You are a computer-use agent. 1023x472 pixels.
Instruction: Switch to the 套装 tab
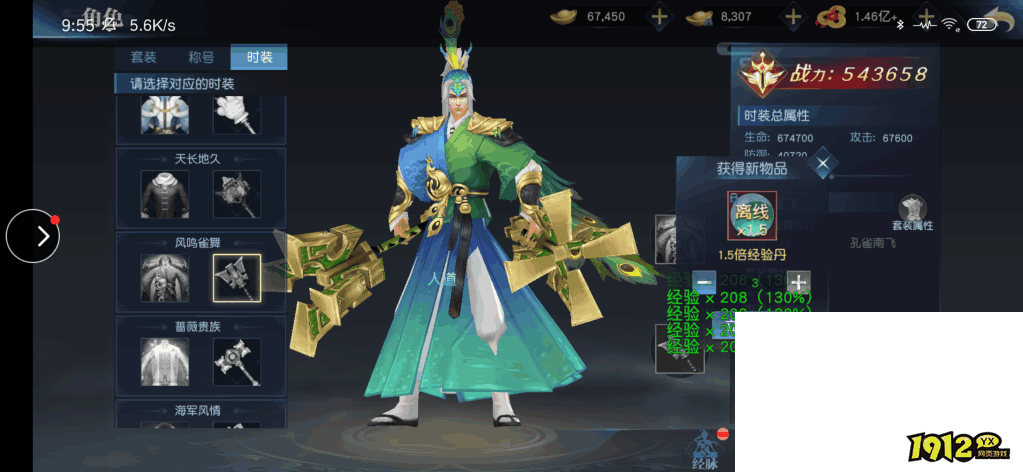(144, 57)
